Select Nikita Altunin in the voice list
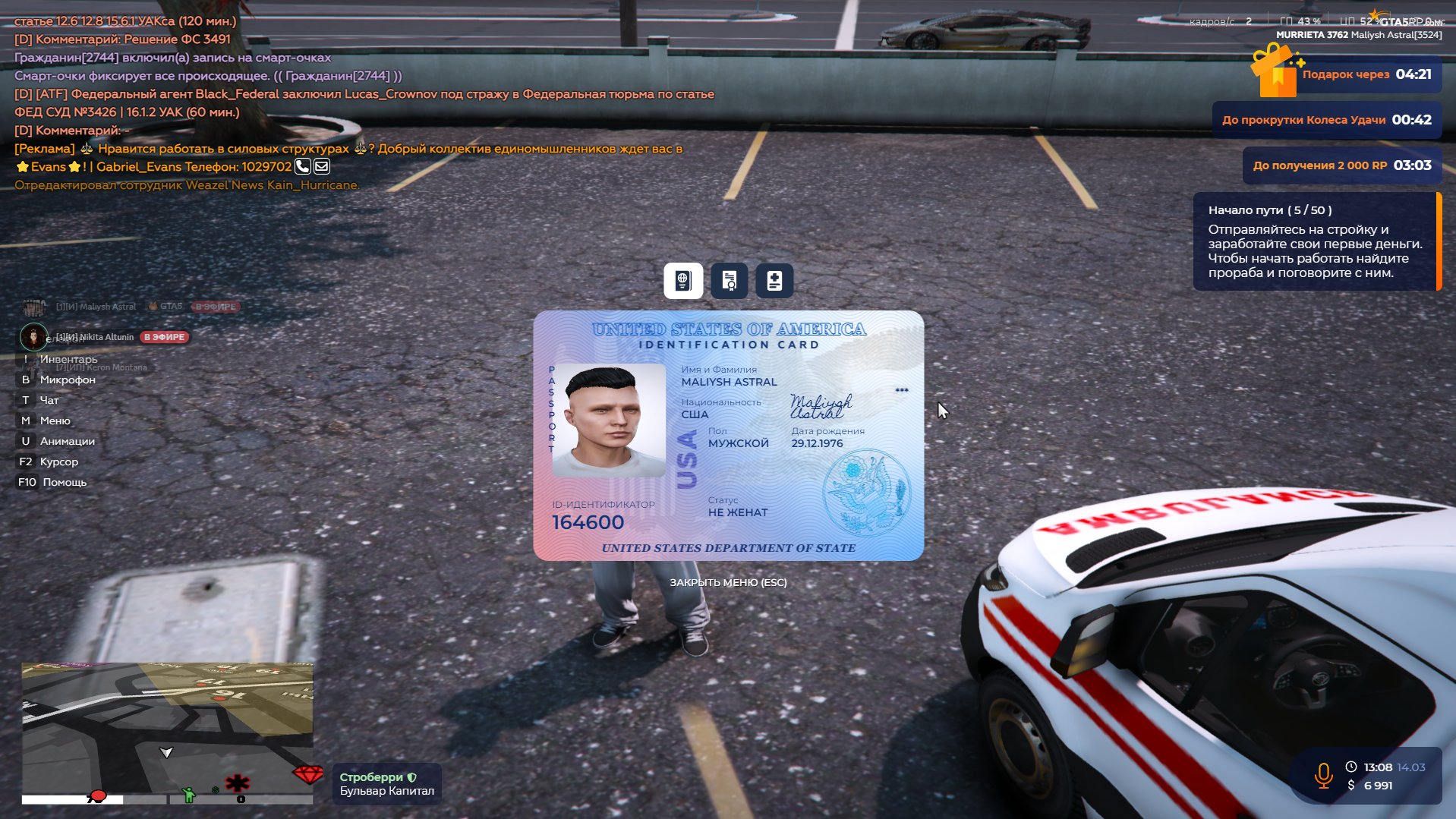This screenshot has height=819, width=1456. click(x=95, y=337)
